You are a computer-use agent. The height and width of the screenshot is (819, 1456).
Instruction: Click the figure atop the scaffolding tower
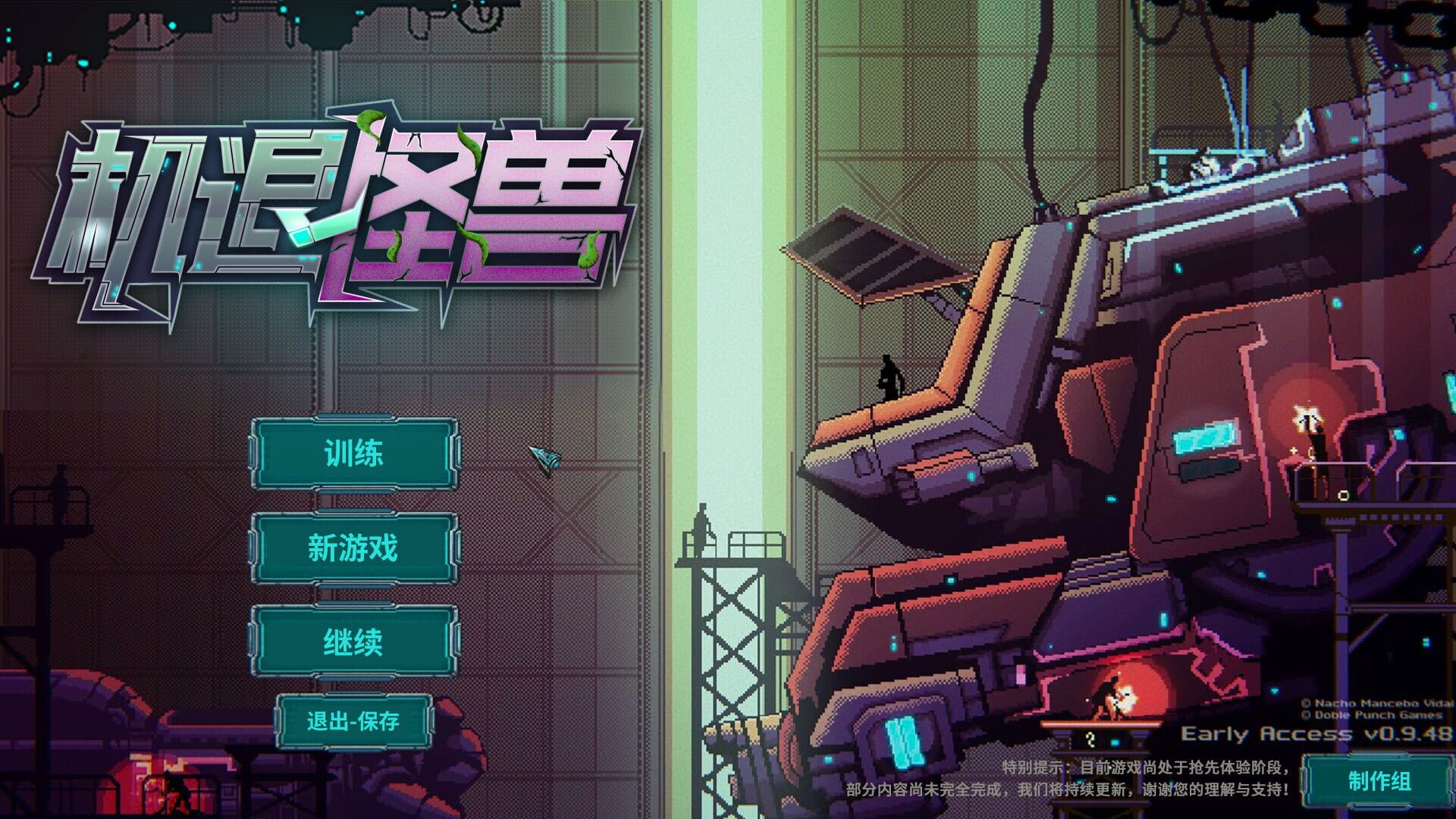pyautogui.click(x=702, y=522)
